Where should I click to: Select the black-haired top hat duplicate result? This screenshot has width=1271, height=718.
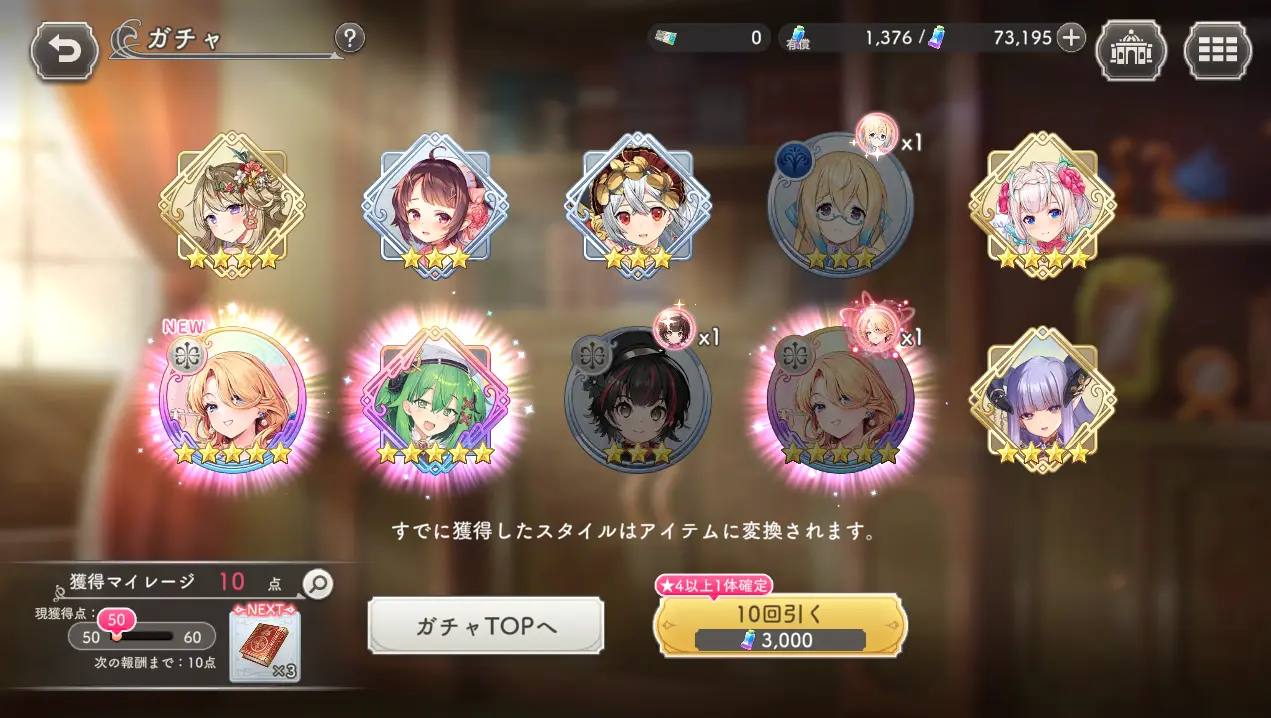click(637, 402)
